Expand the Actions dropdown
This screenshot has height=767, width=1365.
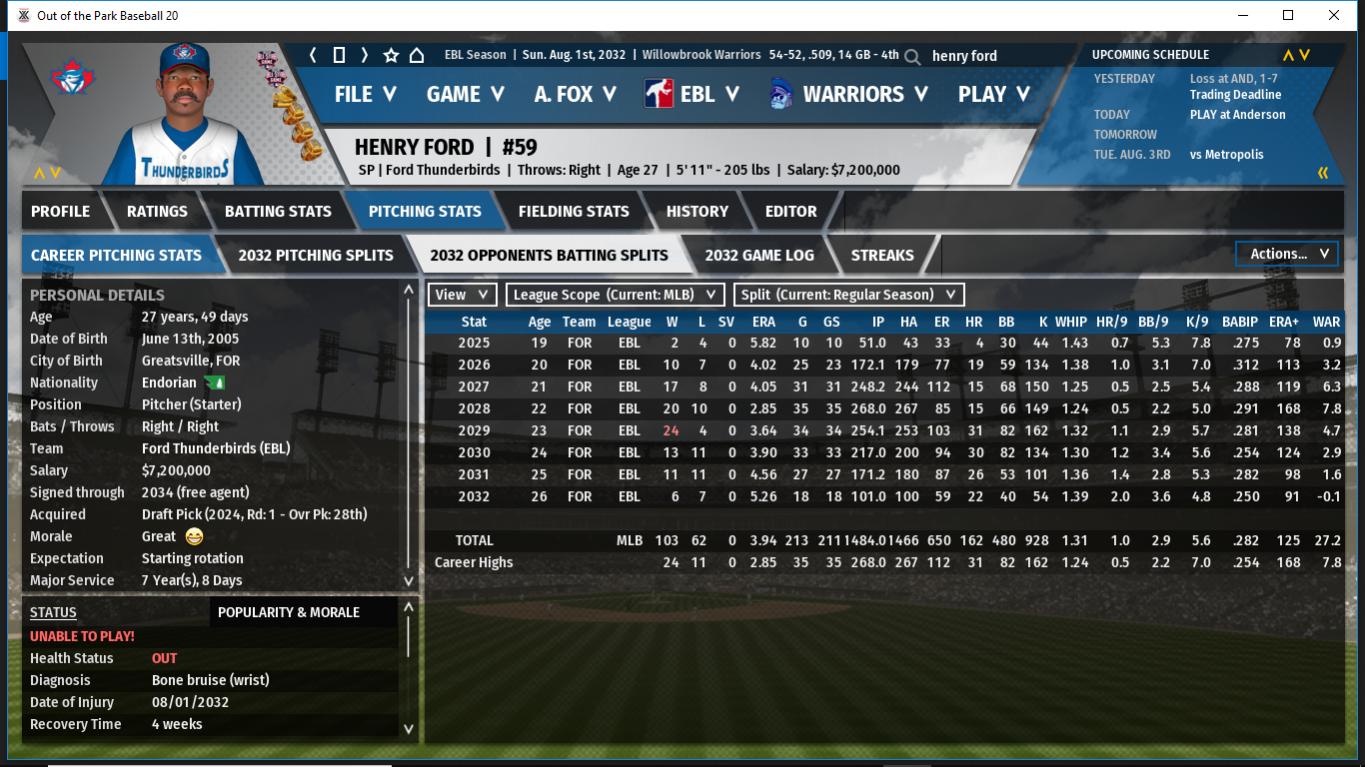tap(1287, 254)
